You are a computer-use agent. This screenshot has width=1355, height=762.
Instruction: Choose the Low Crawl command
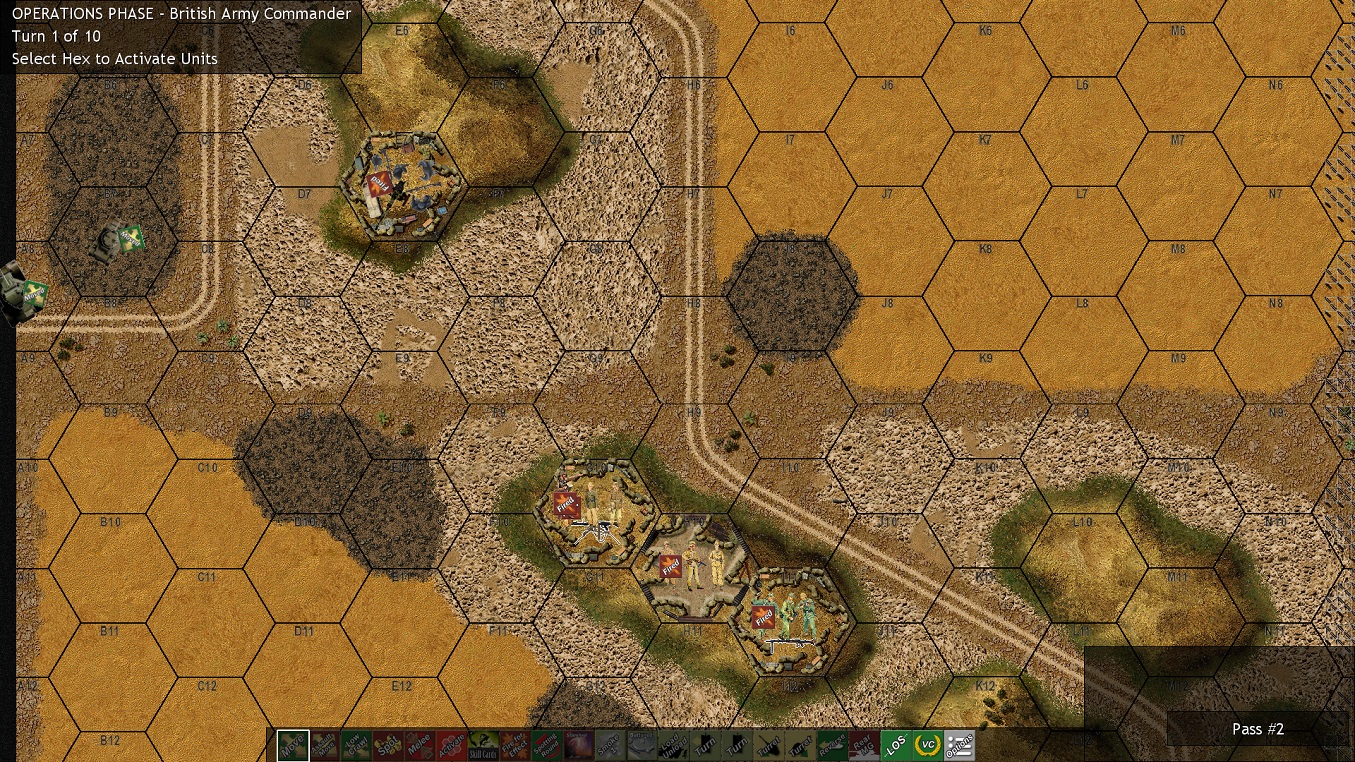pyautogui.click(x=357, y=745)
